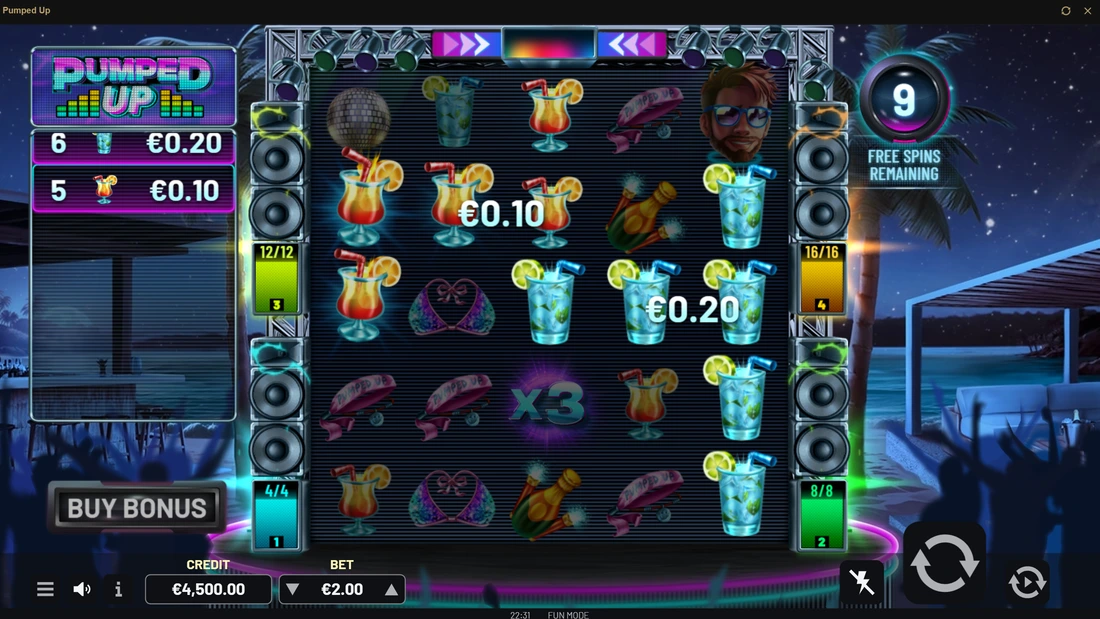Spin the reels with the circular arrows button
Screen dimensions: 1100x619
tap(944, 563)
